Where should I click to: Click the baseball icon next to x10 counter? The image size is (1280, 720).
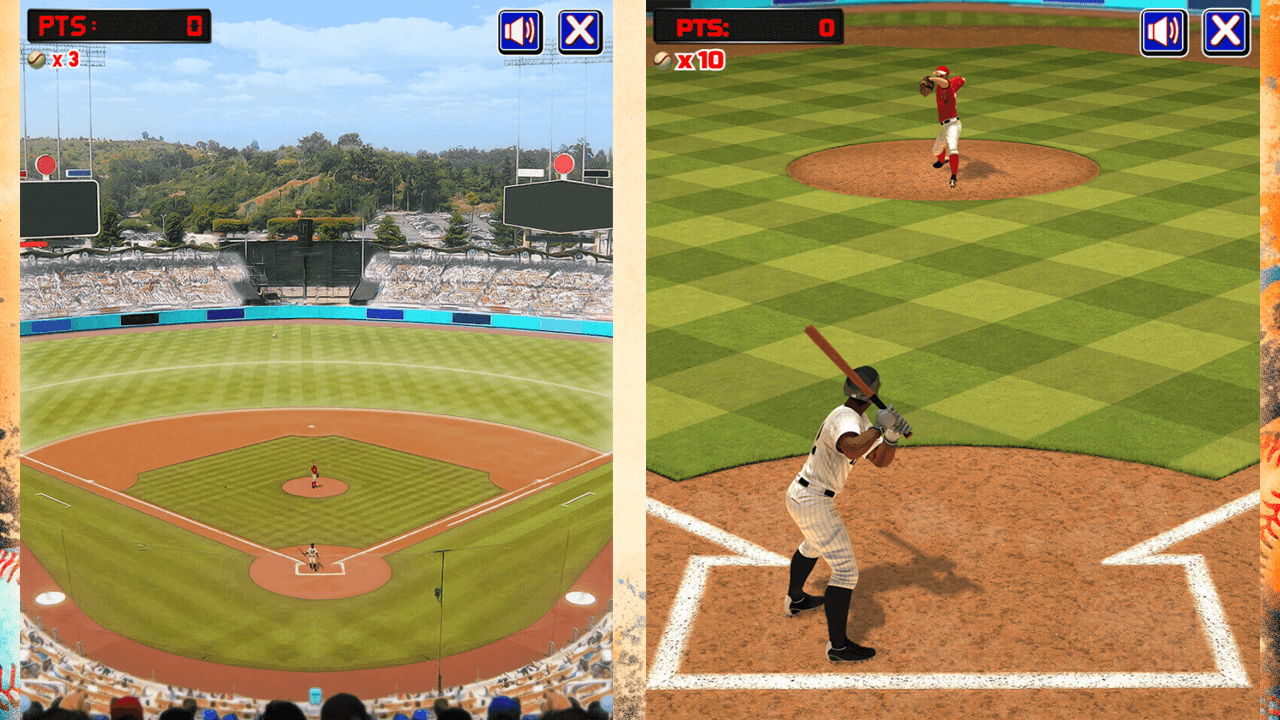(x=661, y=59)
